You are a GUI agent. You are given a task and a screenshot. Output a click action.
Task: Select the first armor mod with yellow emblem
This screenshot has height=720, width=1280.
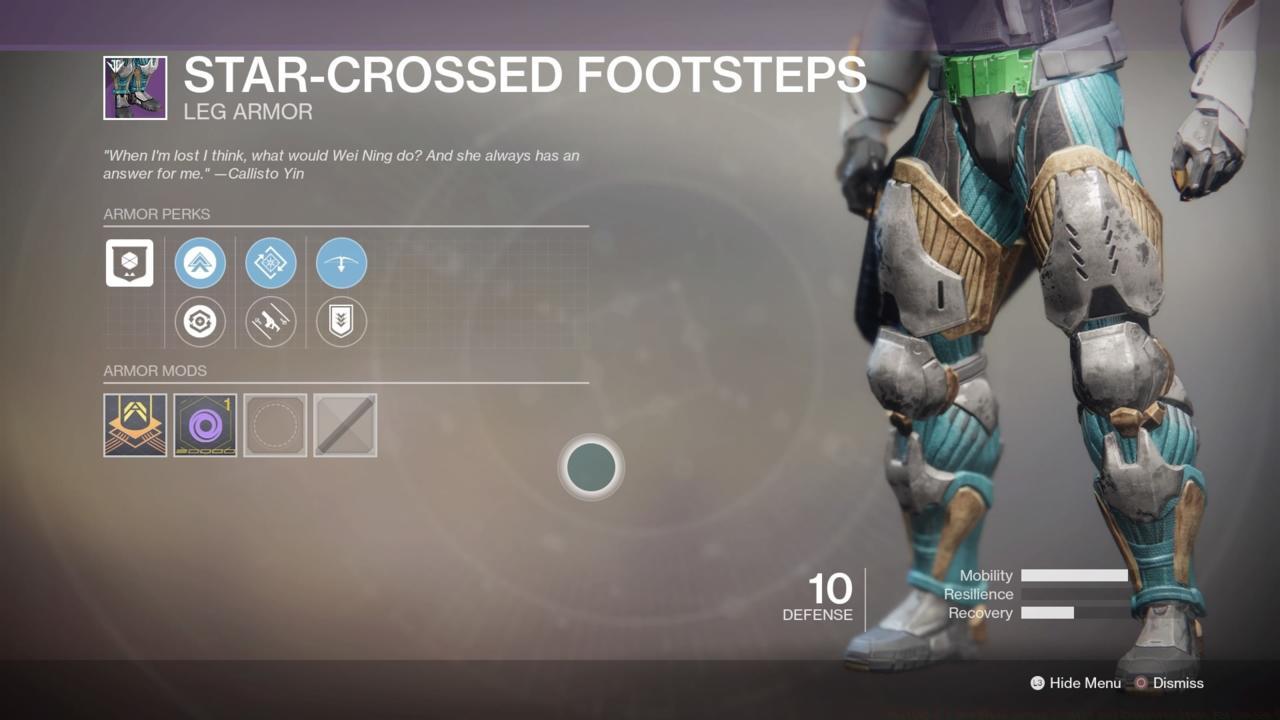point(135,424)
